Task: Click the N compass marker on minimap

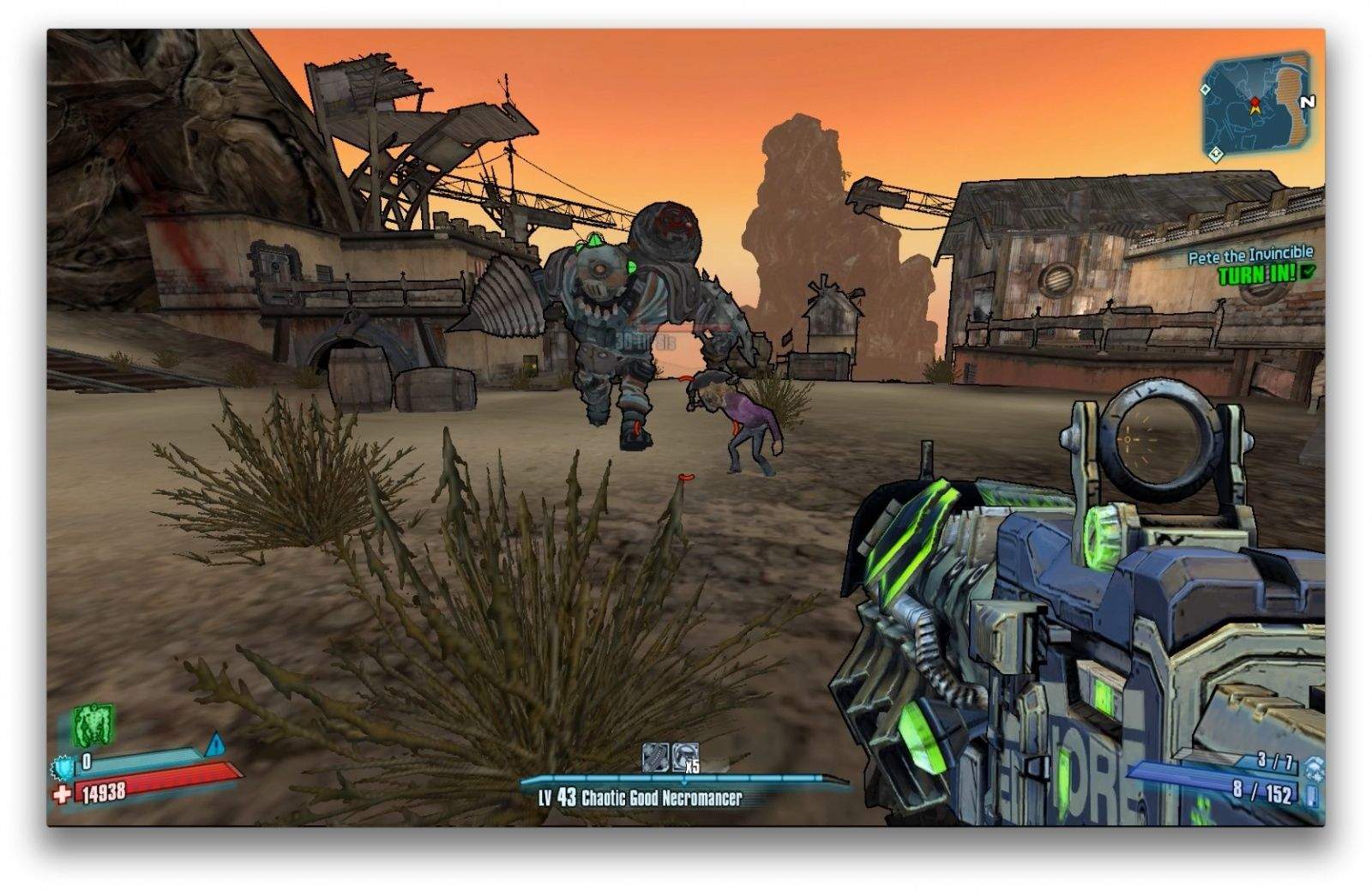Action: [1307, 102]
